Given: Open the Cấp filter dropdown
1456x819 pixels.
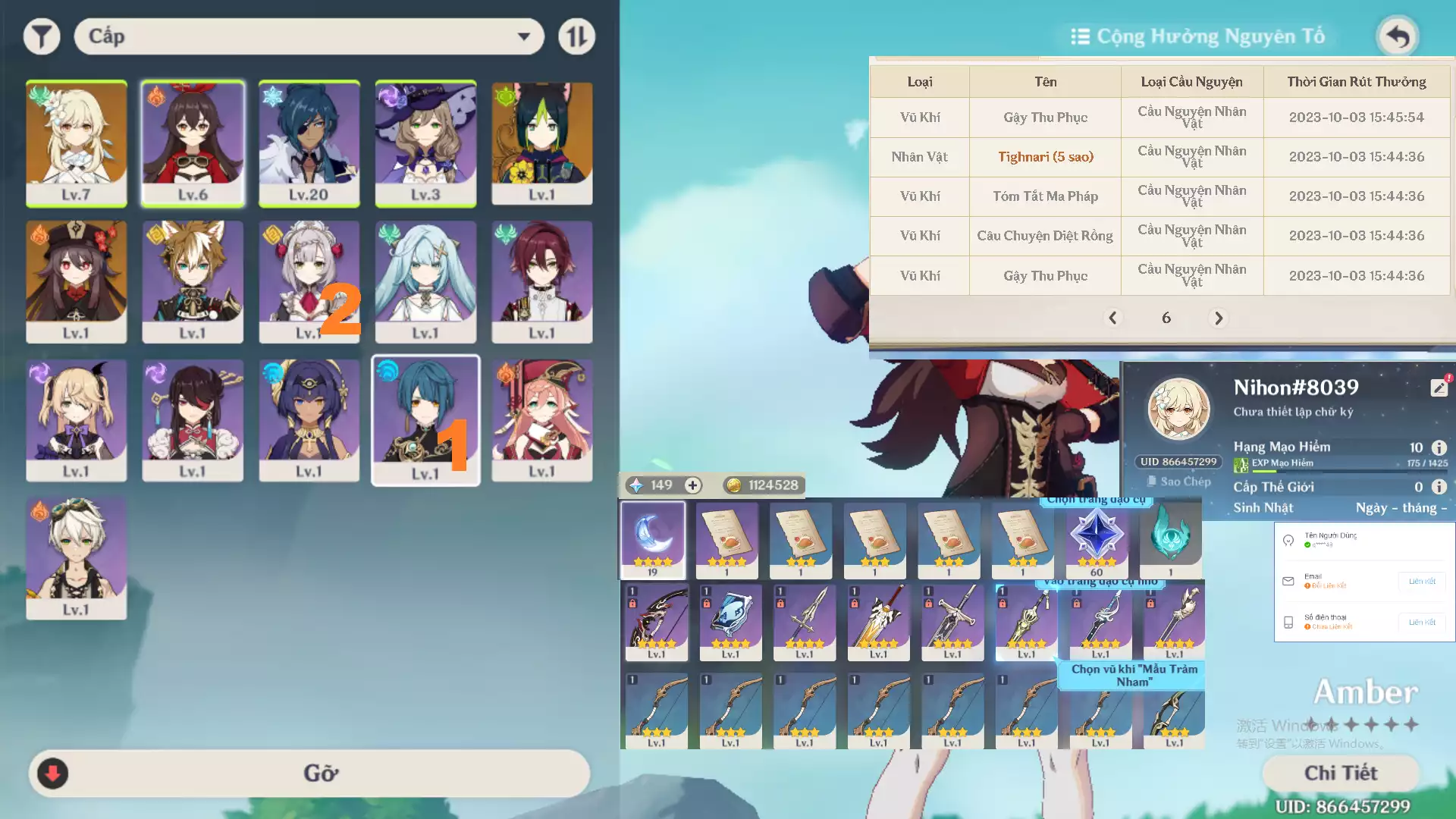Looking at the screenshot, I should [308, 36].
